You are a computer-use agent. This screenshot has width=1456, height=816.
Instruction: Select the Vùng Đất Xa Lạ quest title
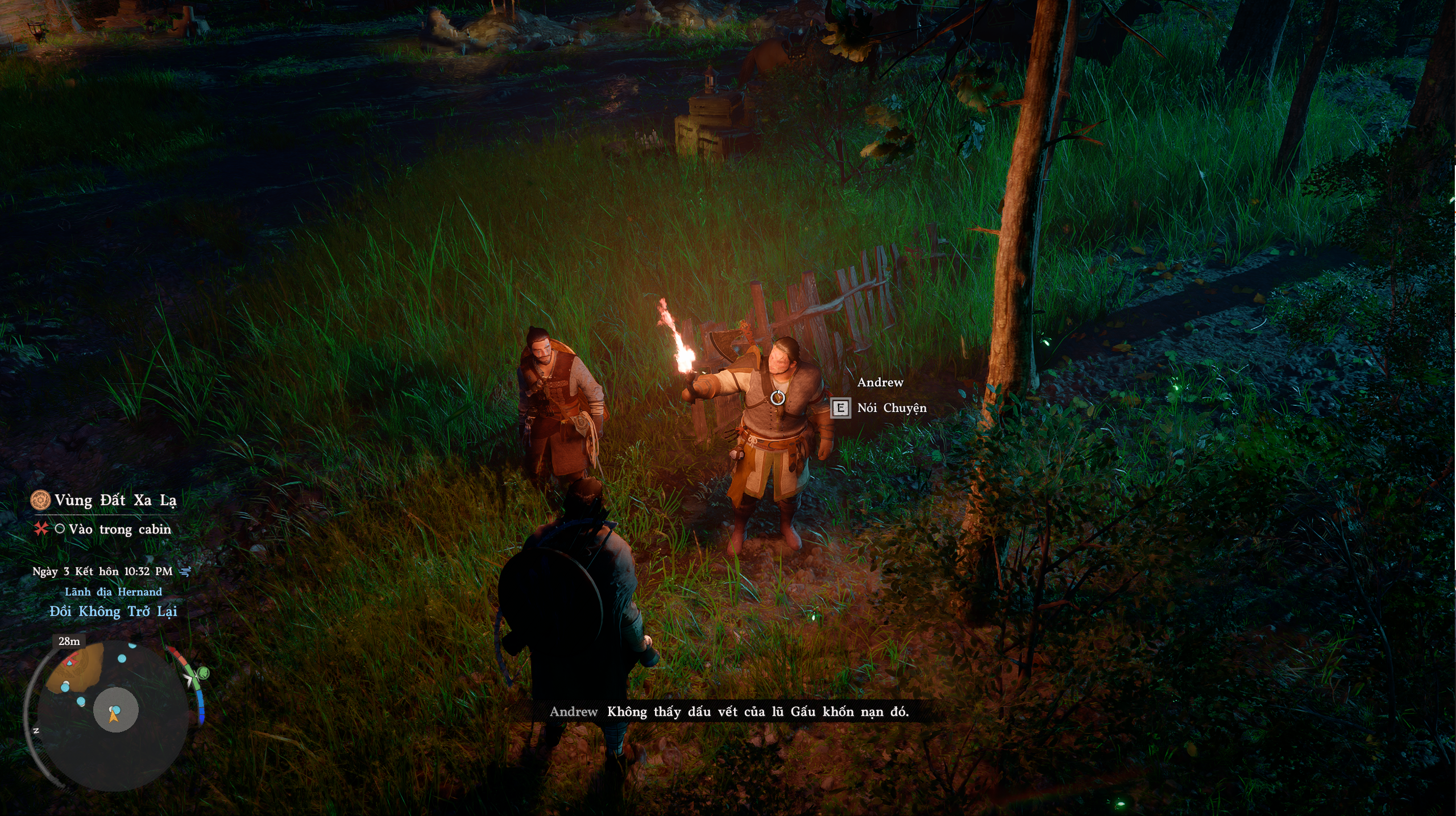click(x=115, y=501)
